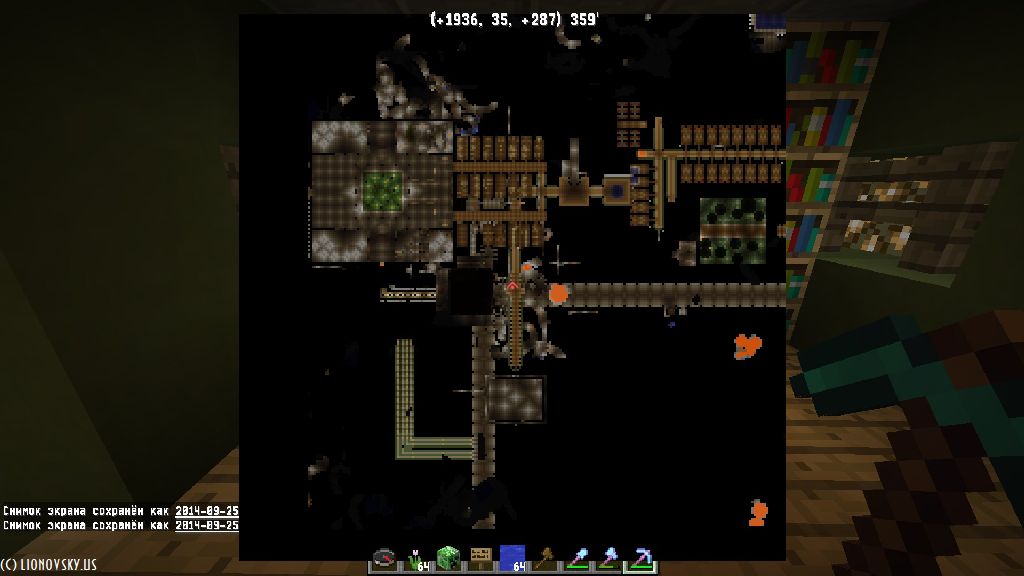Click the red player marker on the map
Image resolution: width=1024 pixels, height=576 pixels.
click(512, 287)
